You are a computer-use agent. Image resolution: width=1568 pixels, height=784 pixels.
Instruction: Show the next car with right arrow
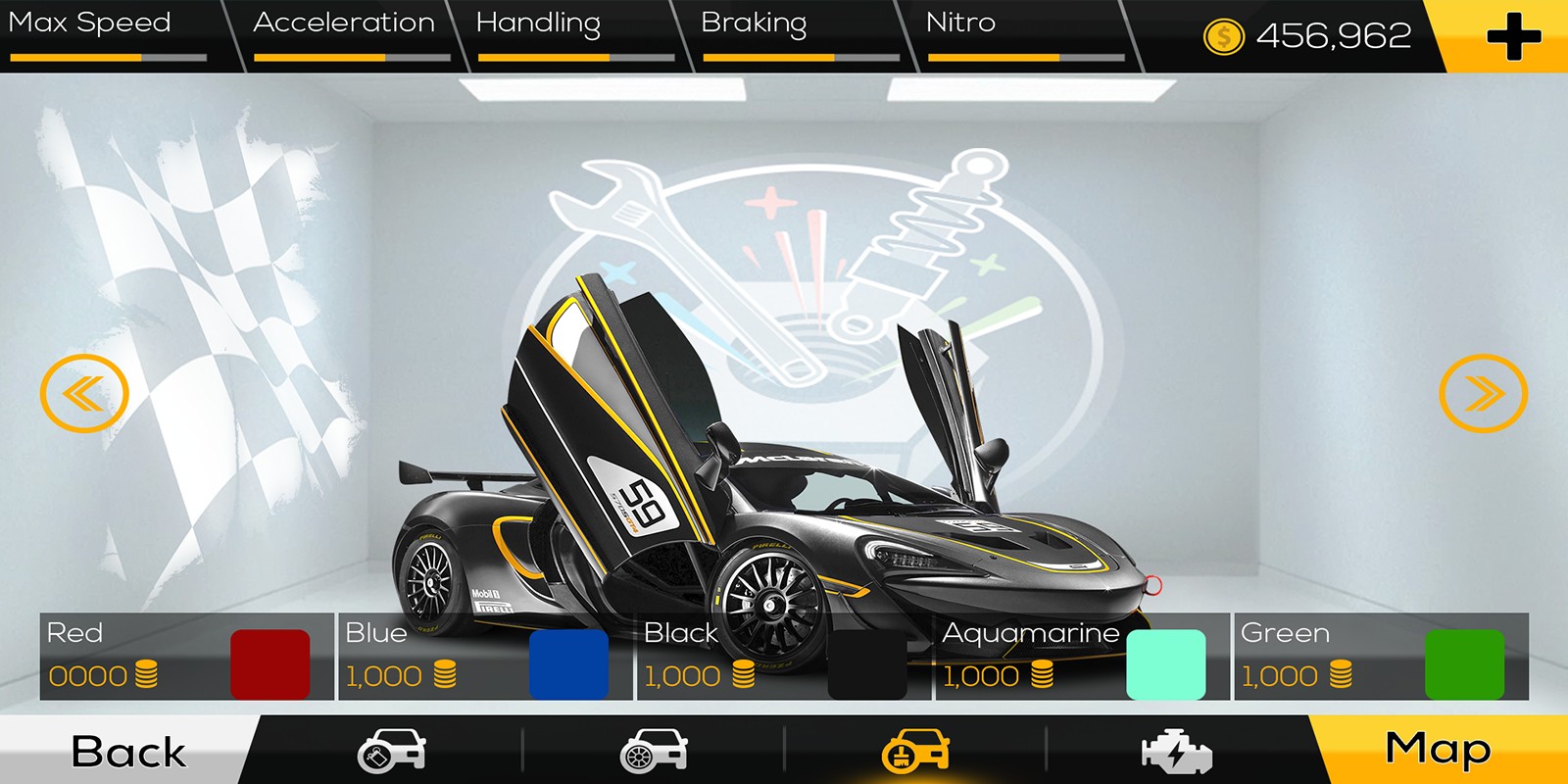1483,393
